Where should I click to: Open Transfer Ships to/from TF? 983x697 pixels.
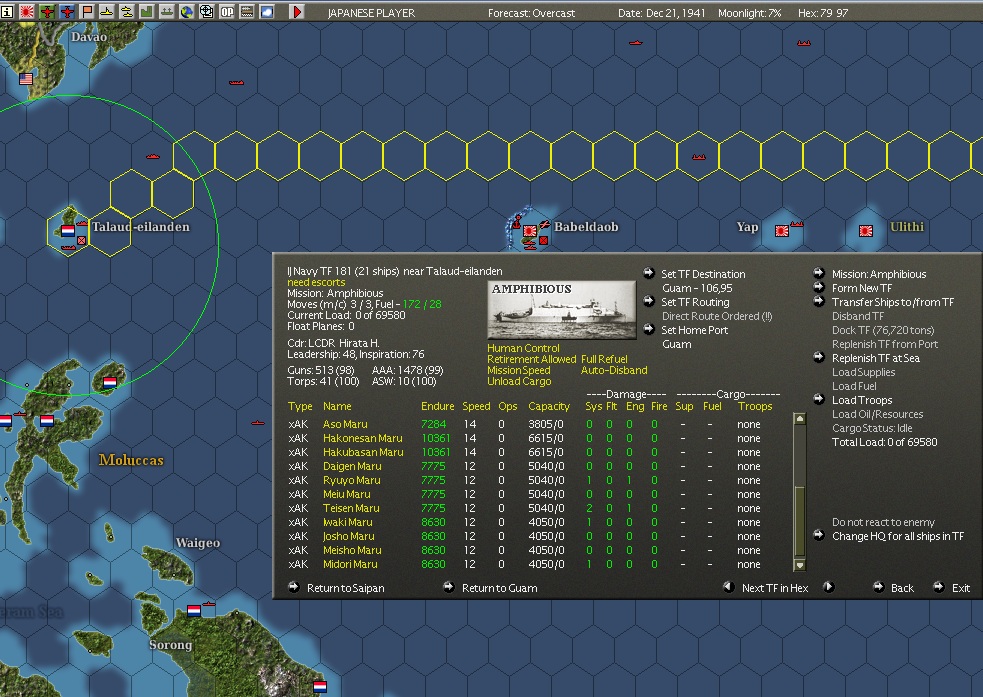(892, 302)
